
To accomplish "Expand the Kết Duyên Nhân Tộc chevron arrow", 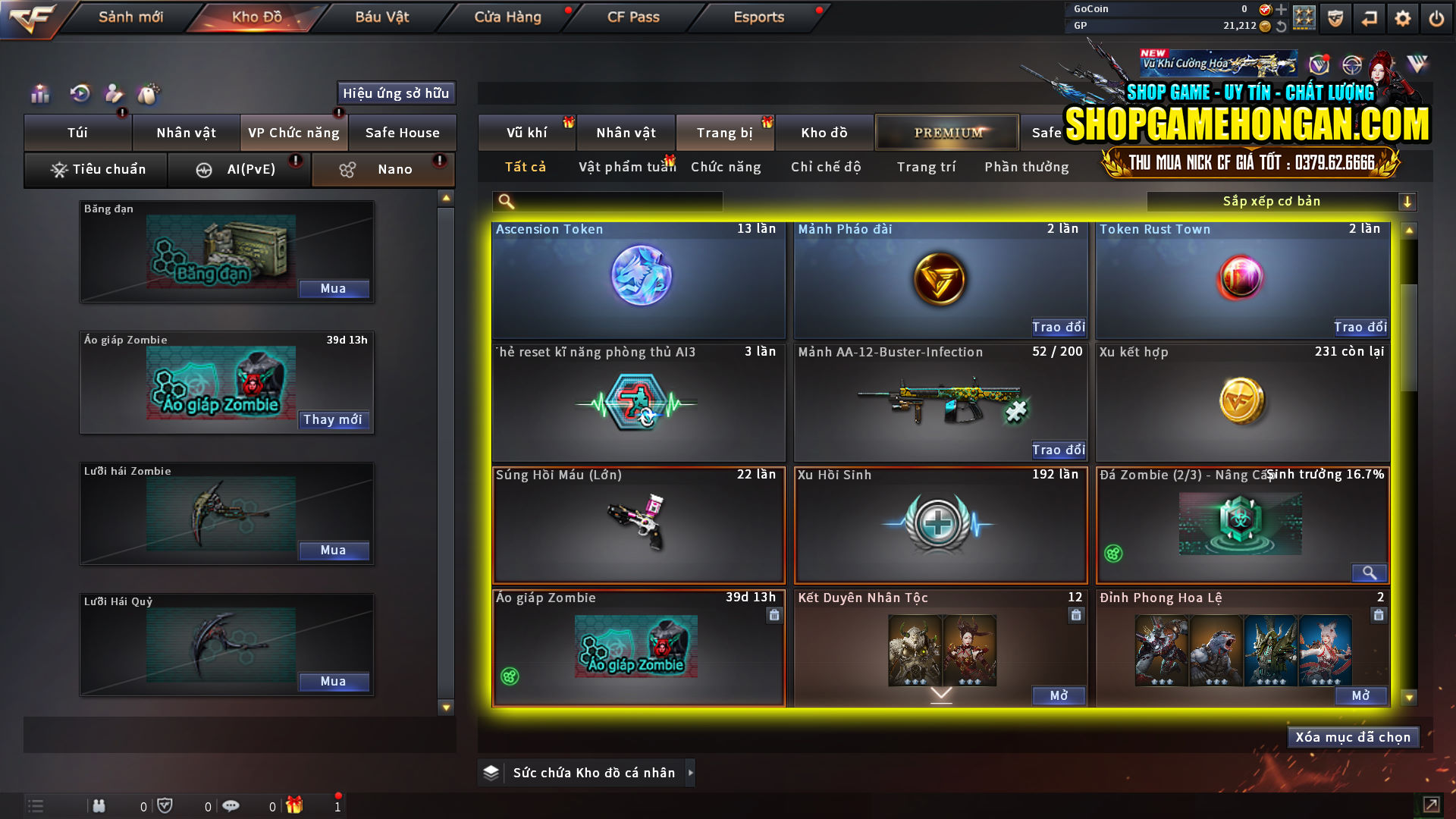I will (x=941, y=692).
